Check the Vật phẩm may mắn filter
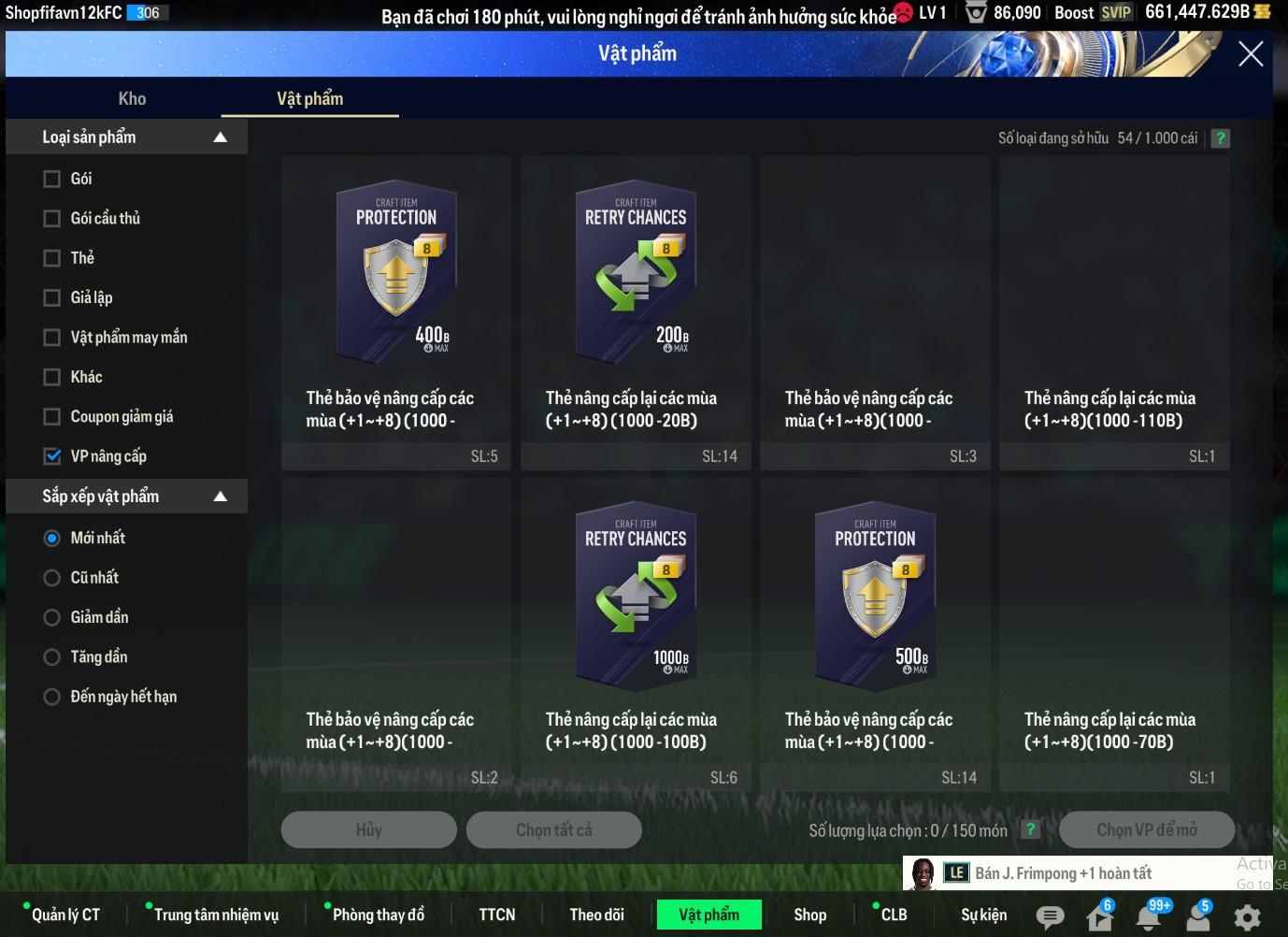Viewport: 1288px width, 937px height. pos(52,338)
